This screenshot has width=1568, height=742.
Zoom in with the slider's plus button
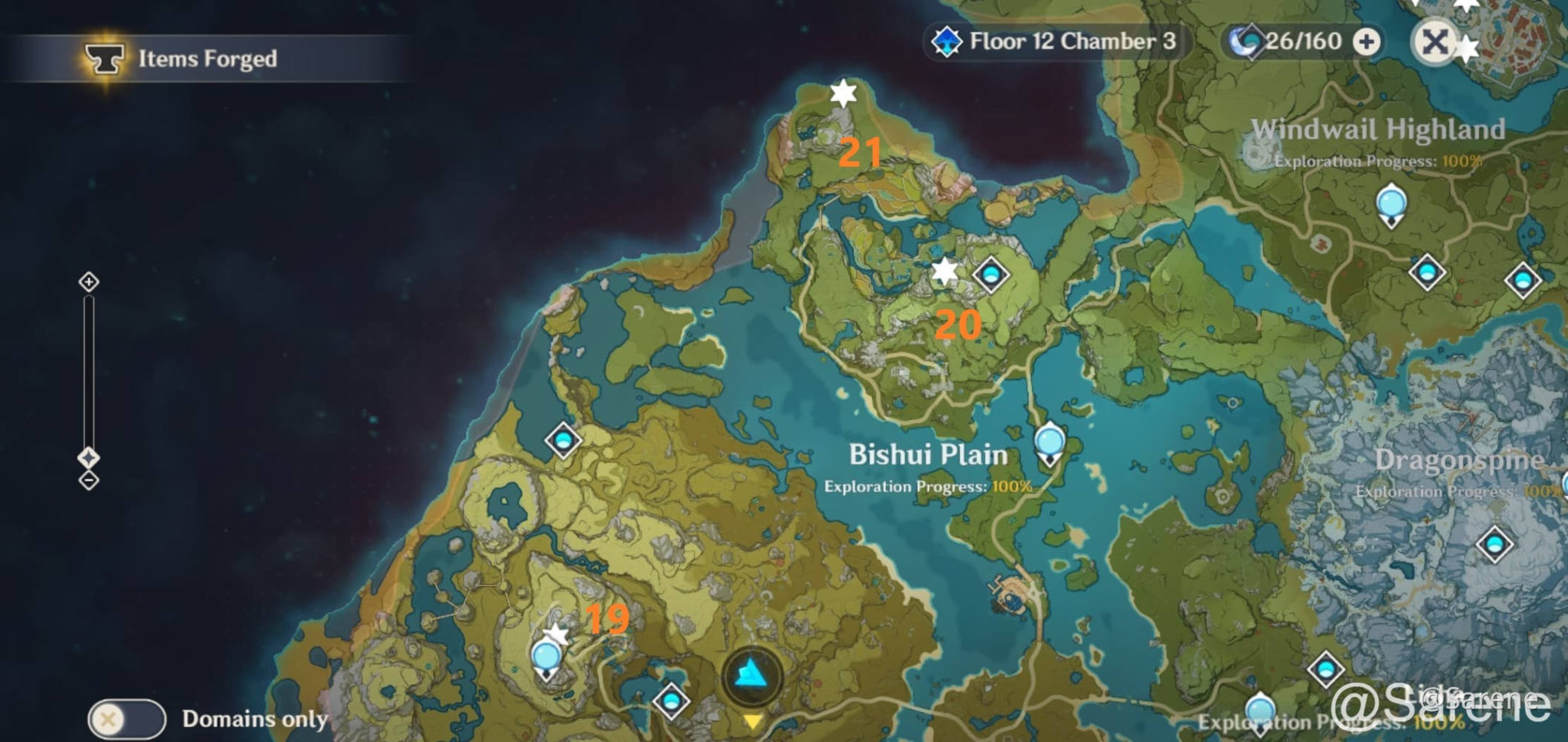pyautogui.click(x=89, y=282)
